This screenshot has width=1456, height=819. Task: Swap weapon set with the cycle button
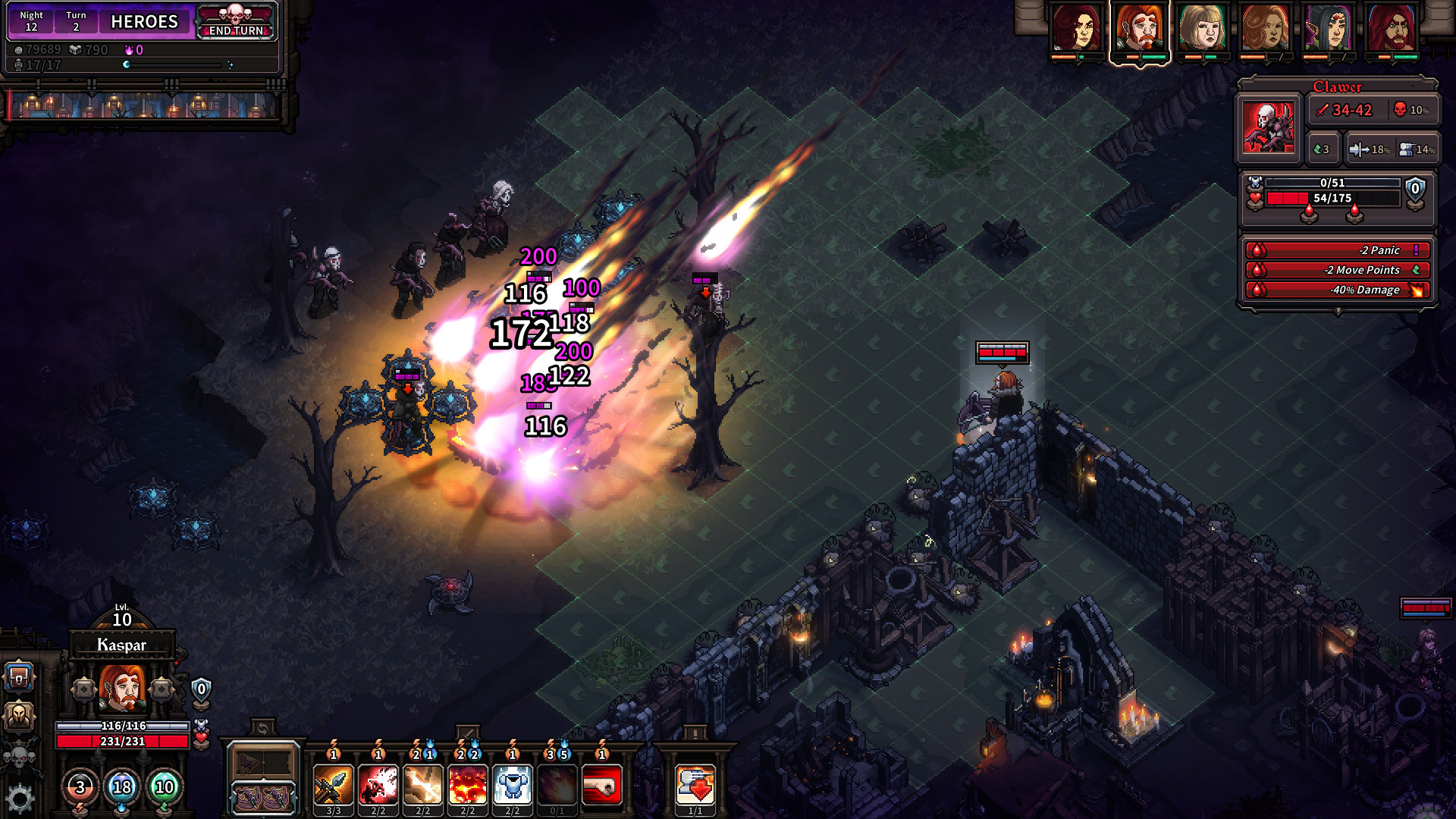pos(262,730)
